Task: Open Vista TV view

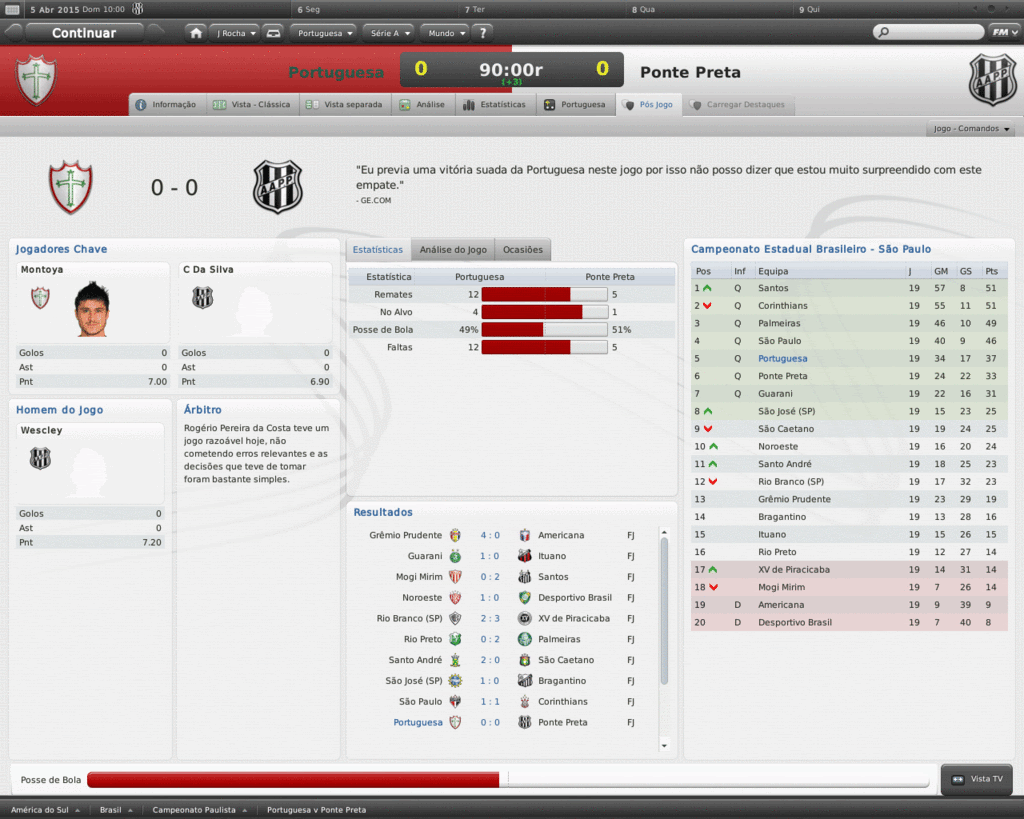Action: (977, 779)
